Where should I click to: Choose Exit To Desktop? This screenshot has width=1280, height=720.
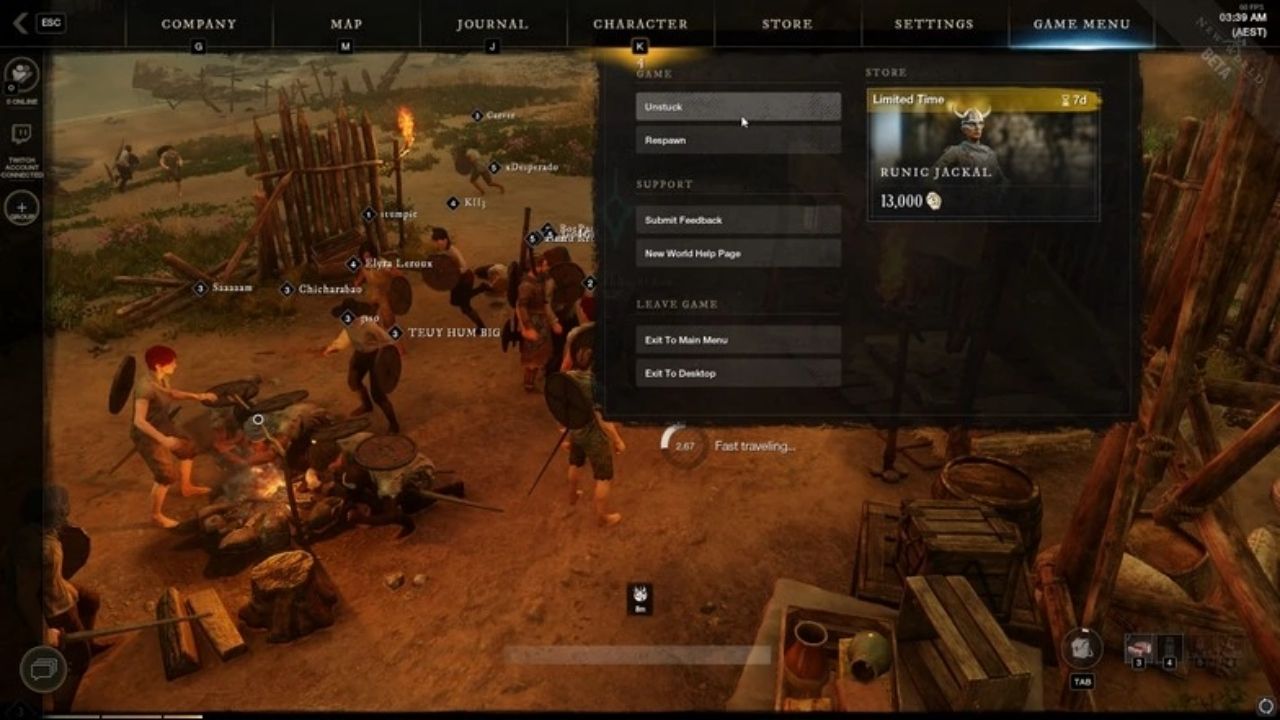pyautogui.click(x=738, y=373)
